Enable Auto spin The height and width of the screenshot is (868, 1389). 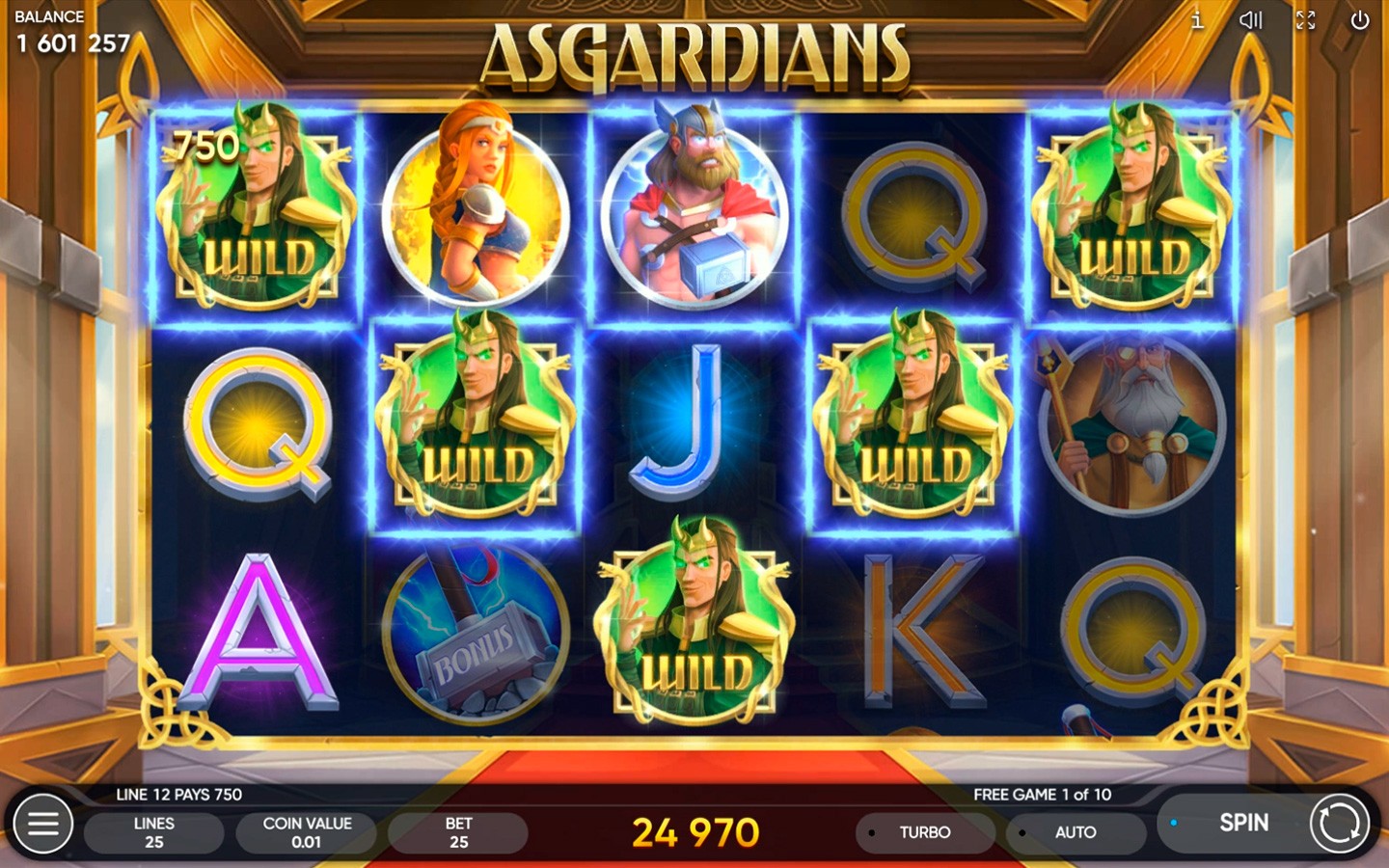(1075, 832)
